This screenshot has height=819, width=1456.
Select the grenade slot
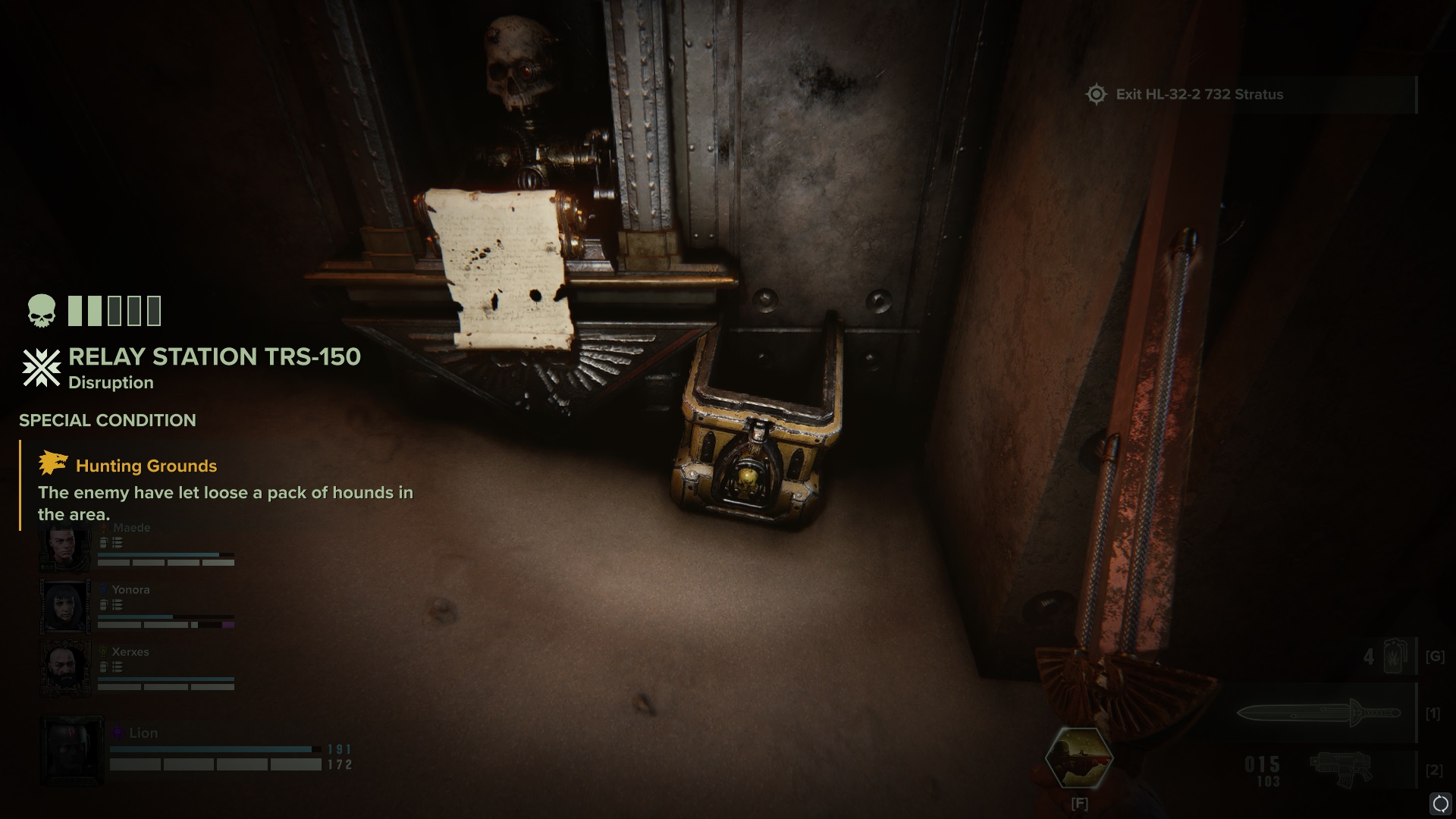point(1393,657)
